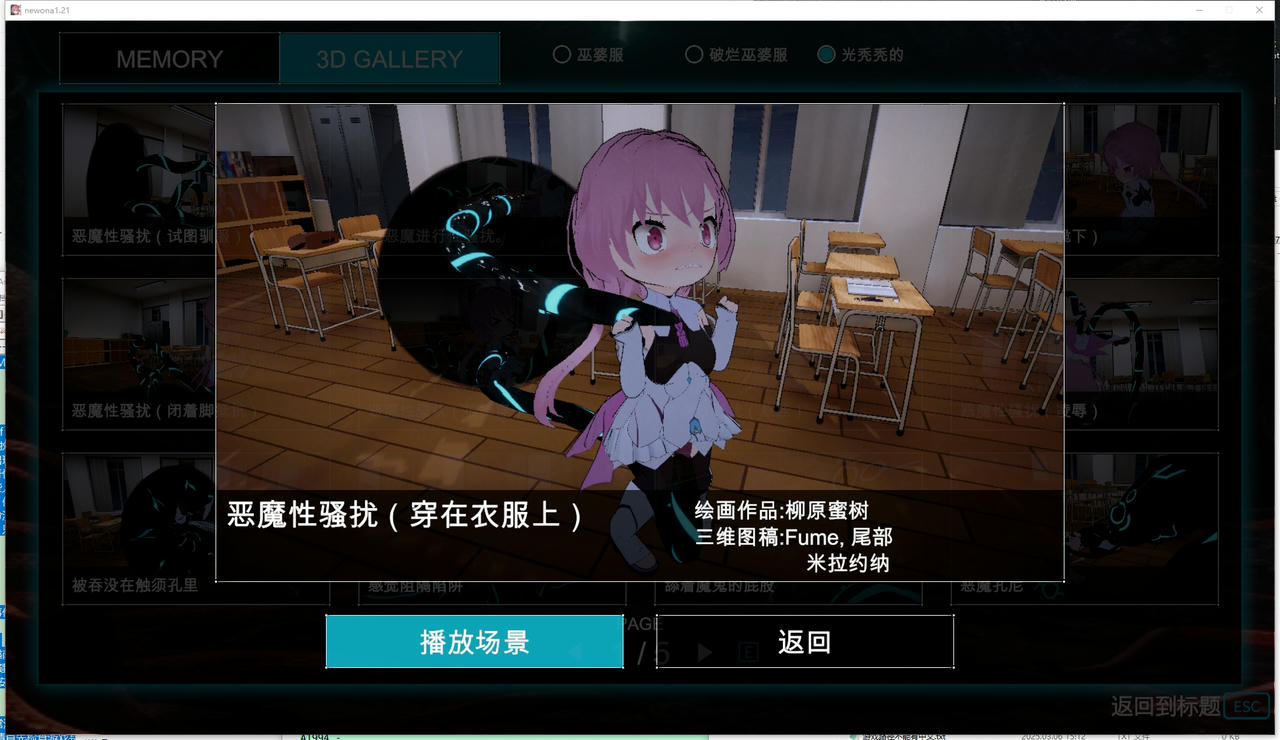Switch to the MEMORY tab
The height and width of the screenshot is (740, 1280).
point(168,58)
